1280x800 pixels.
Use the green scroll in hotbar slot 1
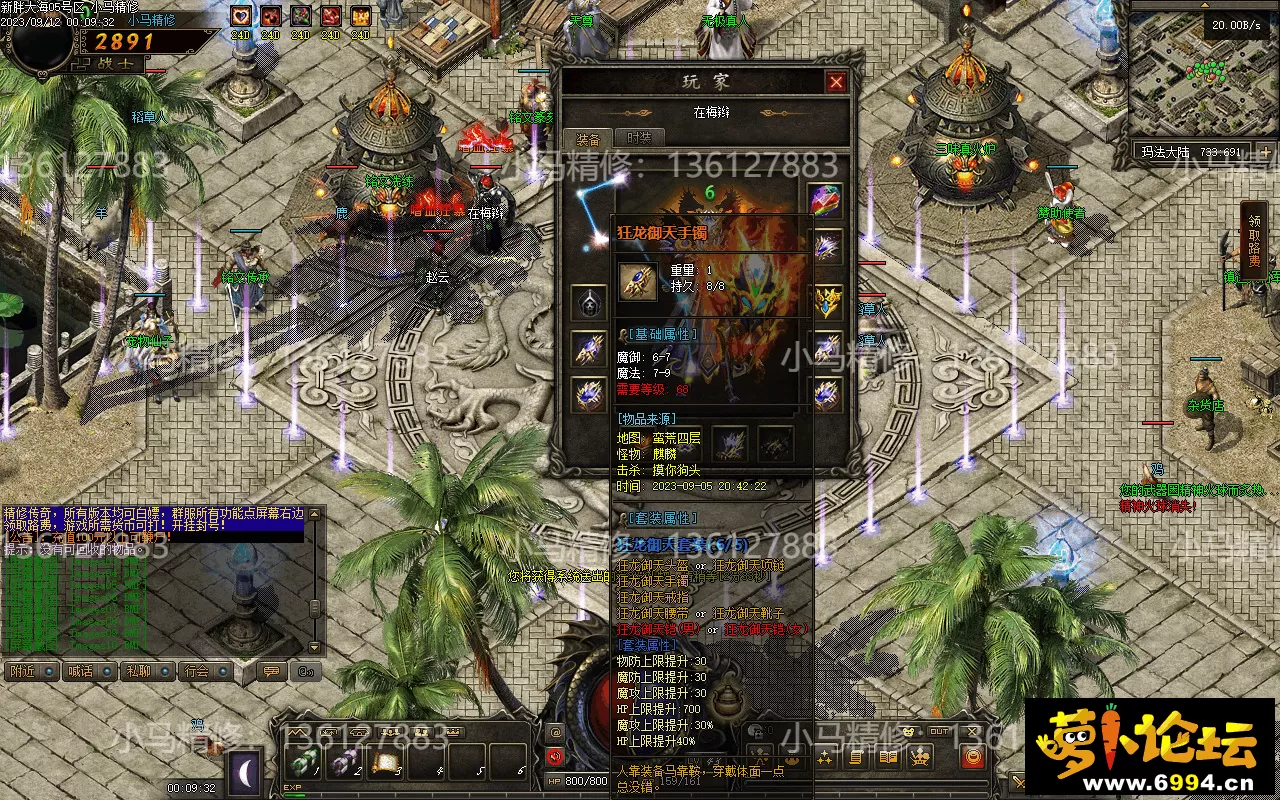coord(301,764)
